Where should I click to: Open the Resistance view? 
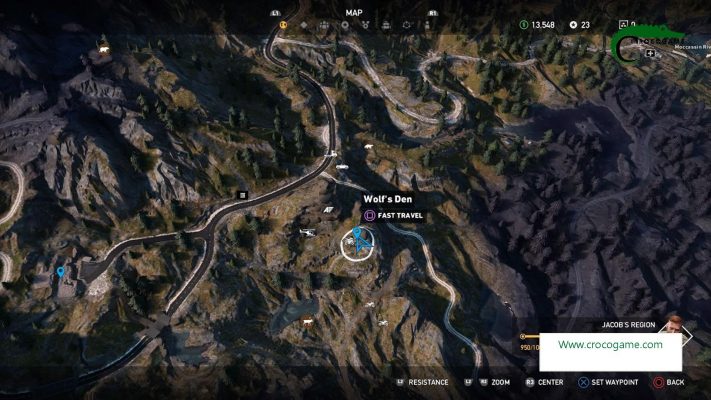(421, 382)
